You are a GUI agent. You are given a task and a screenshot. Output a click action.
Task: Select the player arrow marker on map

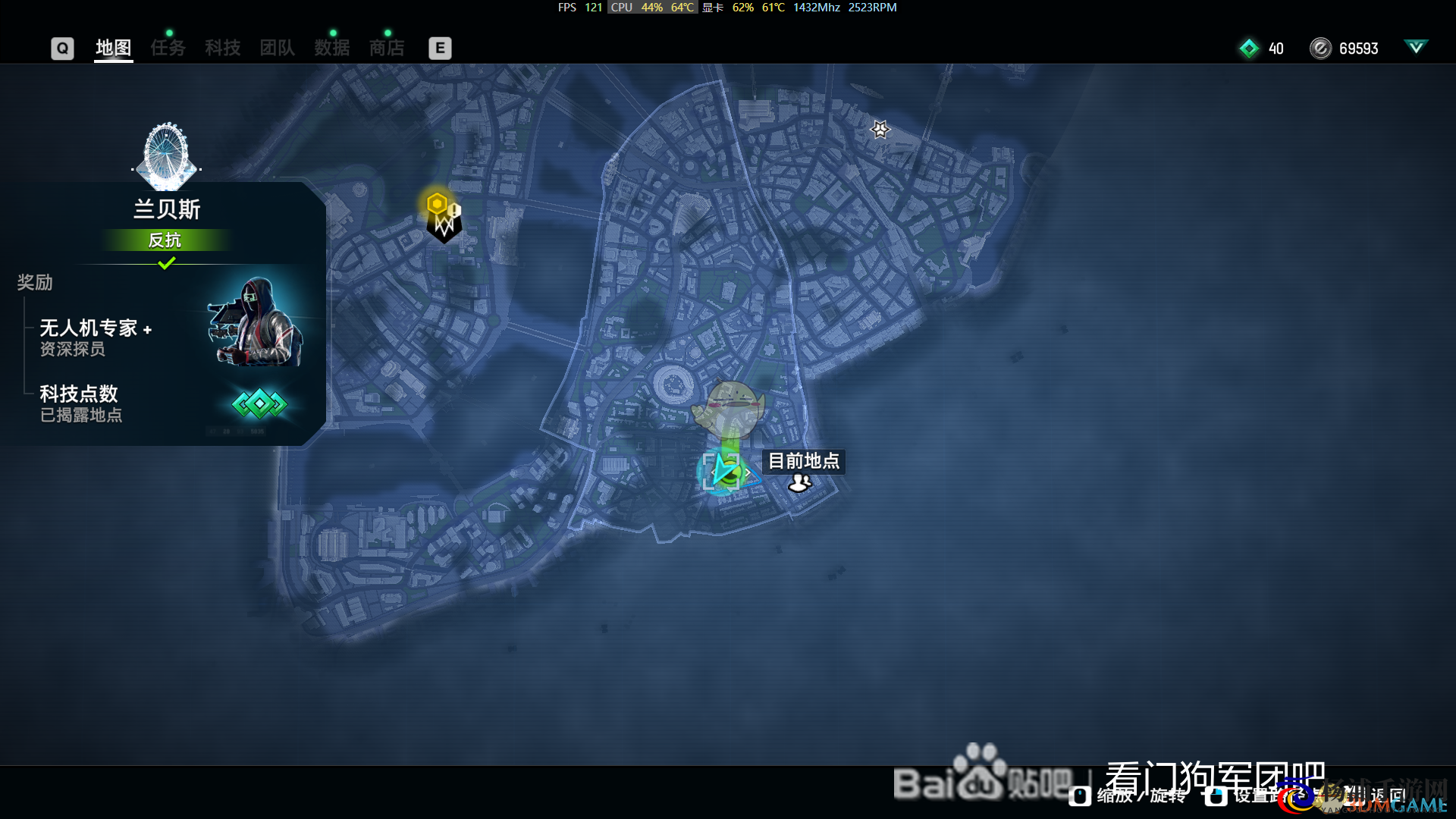pos(723,472)
